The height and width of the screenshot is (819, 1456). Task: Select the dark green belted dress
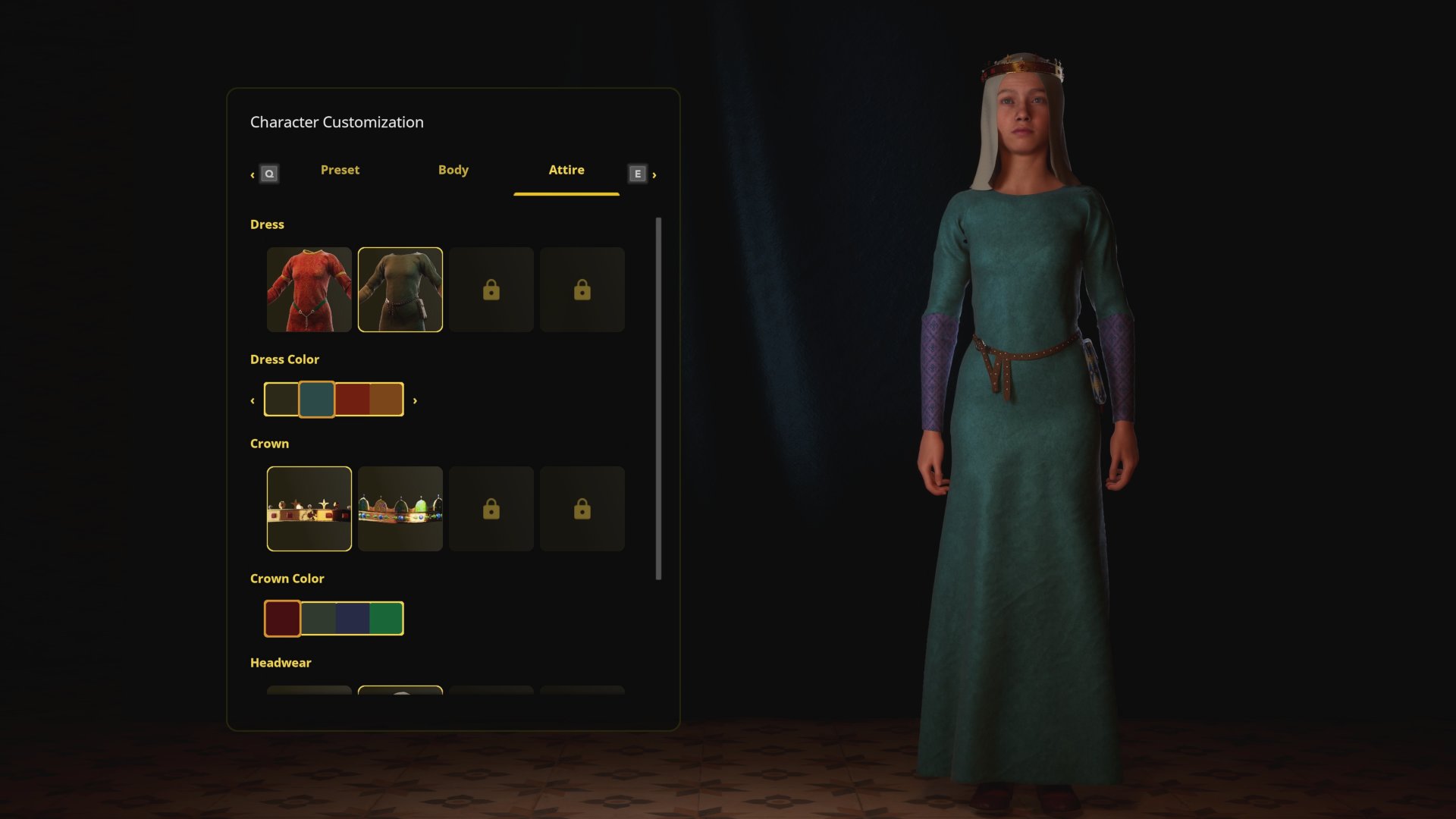(x=400, y=290)
